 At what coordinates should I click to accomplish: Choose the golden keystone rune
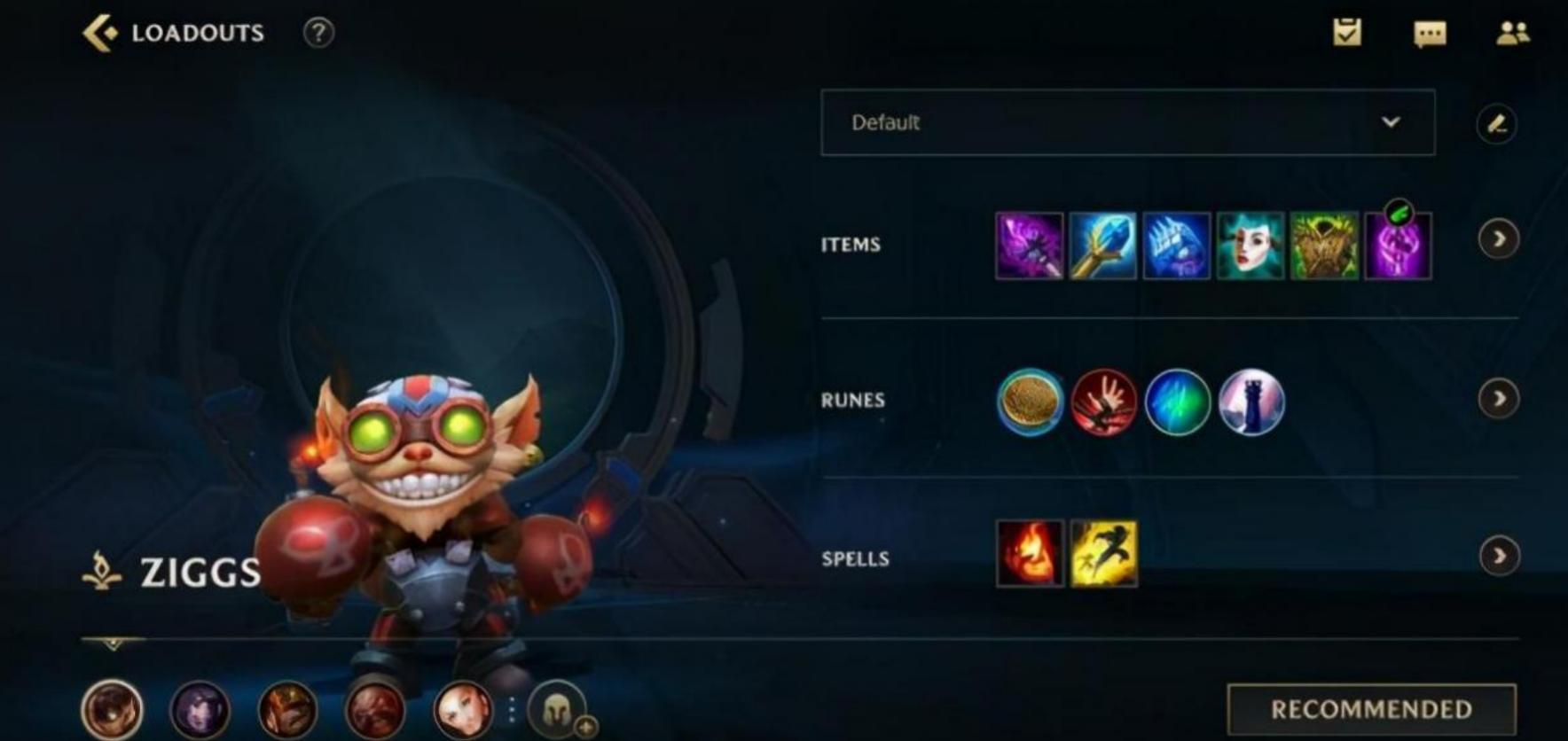click(1030, 402)
